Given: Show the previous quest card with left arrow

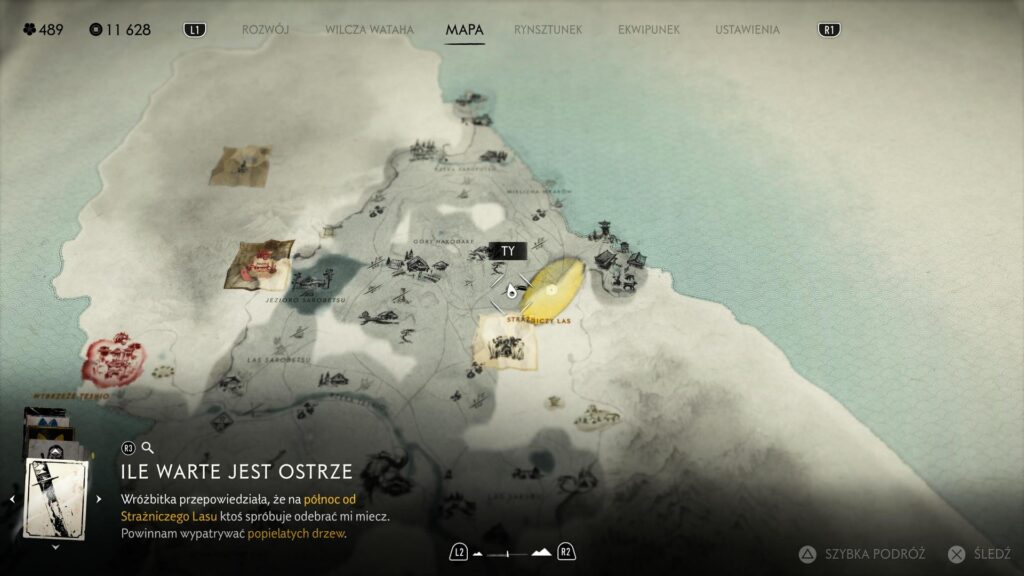Looking at the screenshot, I should (x=12, y=498).
